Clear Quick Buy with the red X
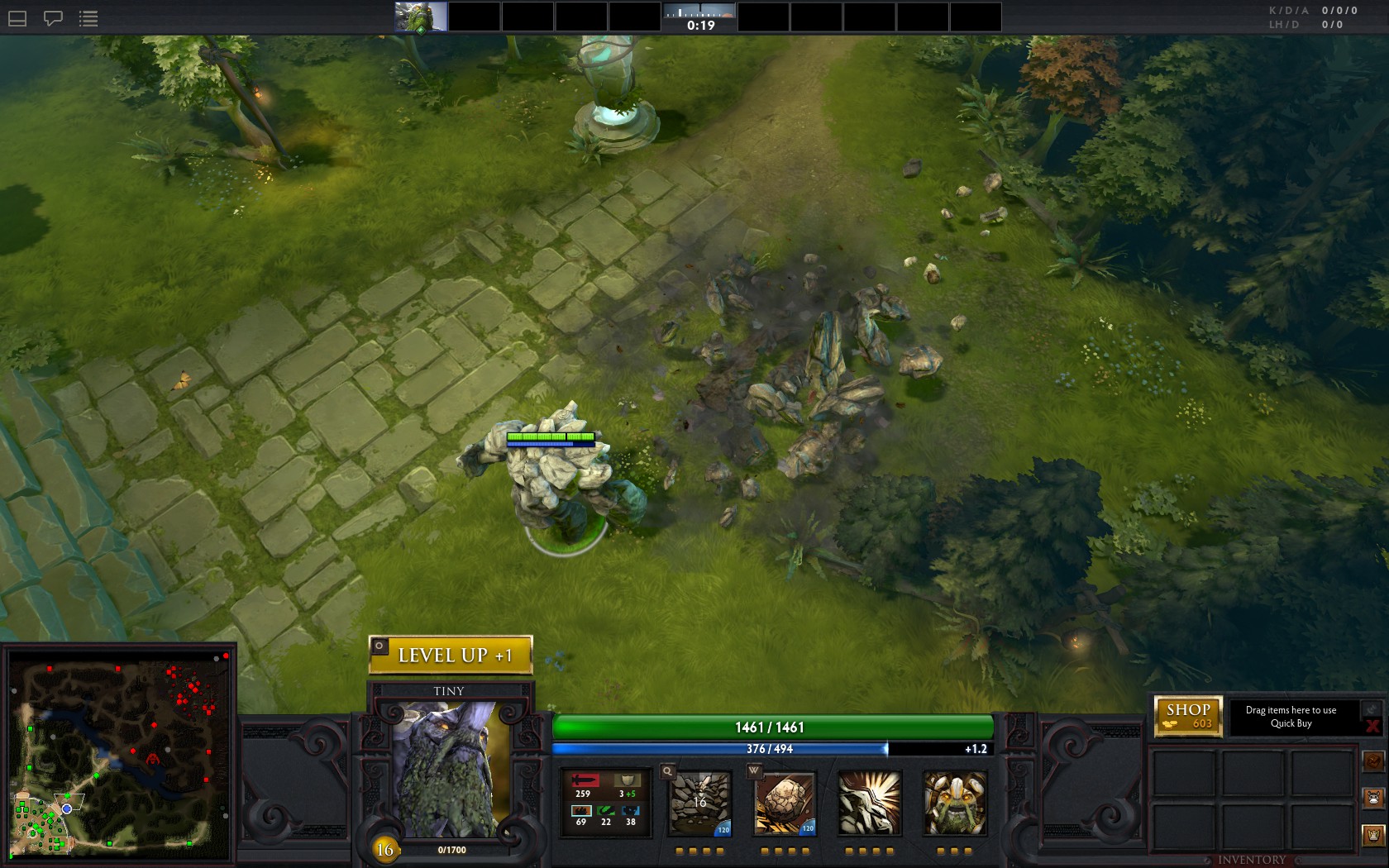Viewport: 1389px width, 868px height. [x=1372, y=727]
